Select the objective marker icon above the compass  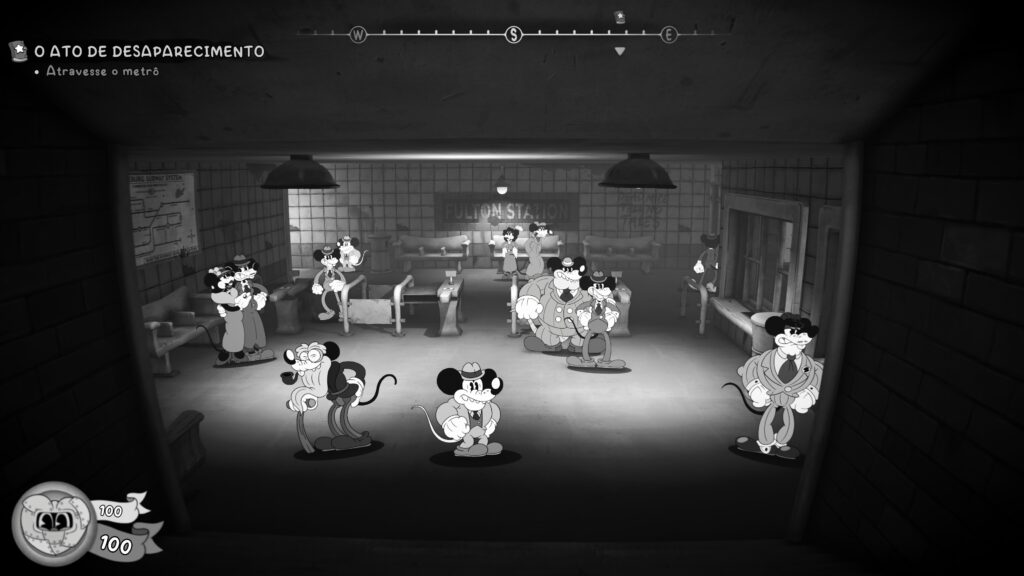[x=620, y=16]
